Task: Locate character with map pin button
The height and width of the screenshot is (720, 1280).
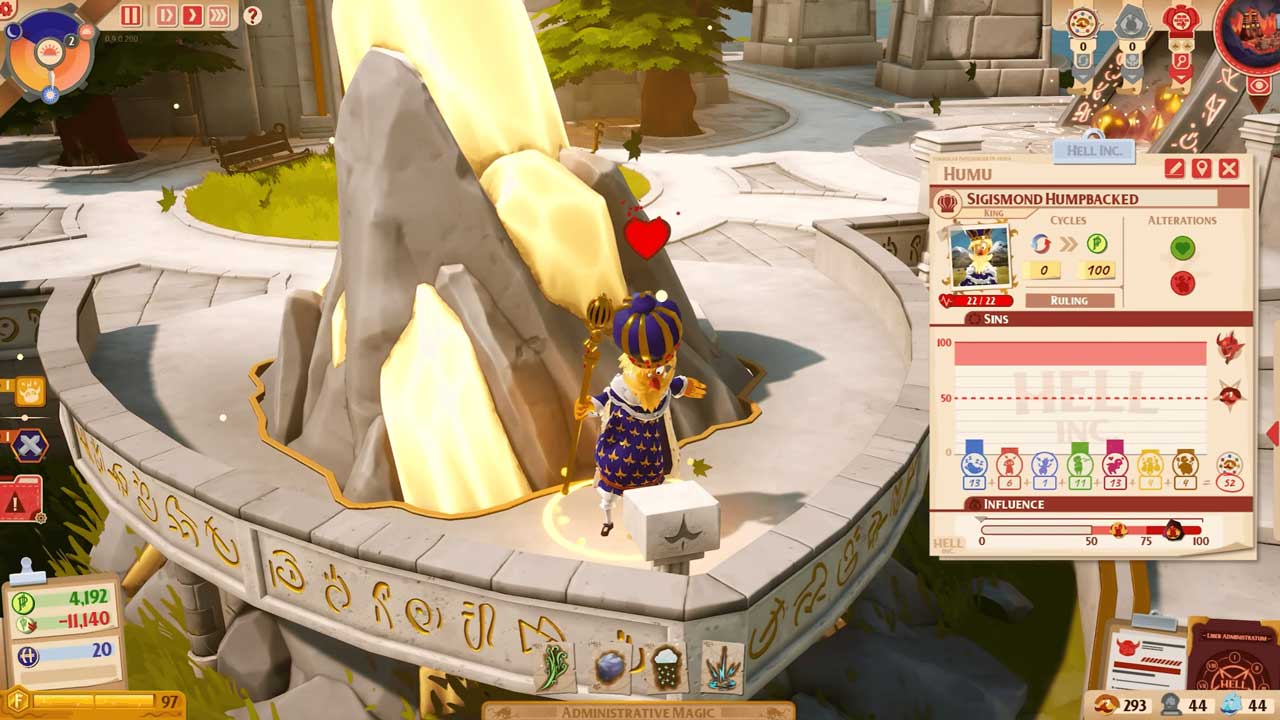Action: click(1201, 169)
